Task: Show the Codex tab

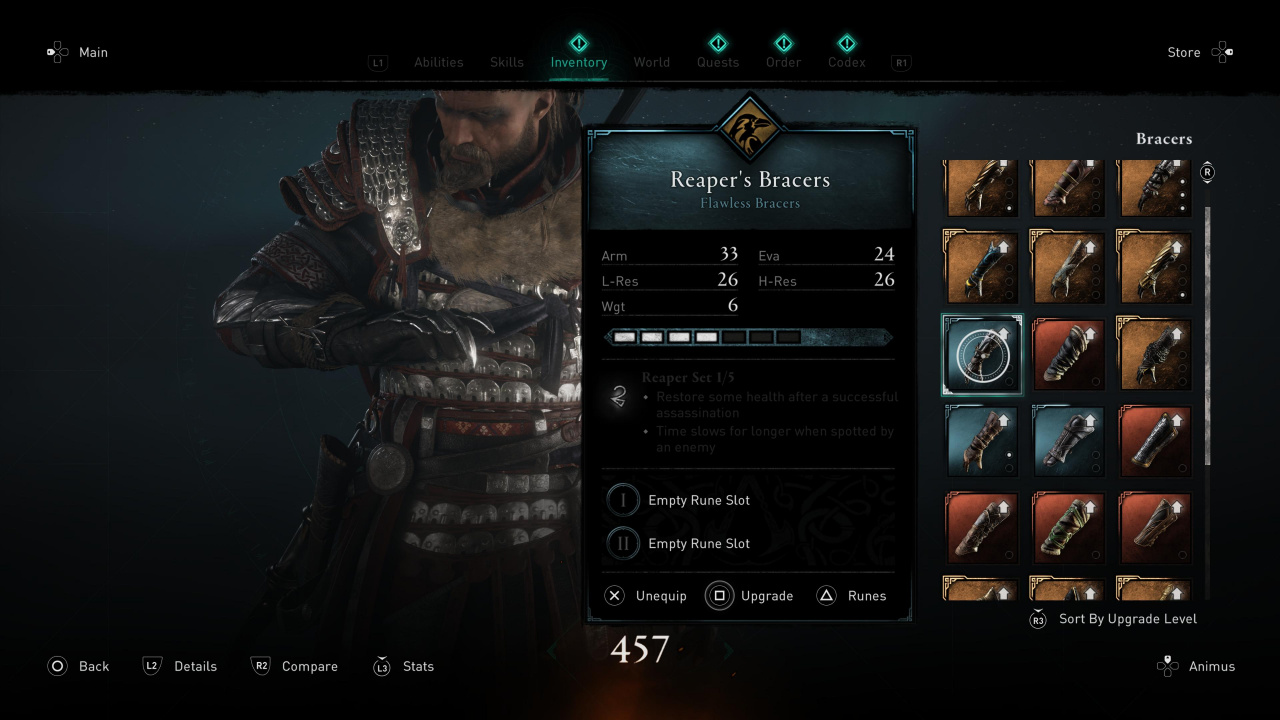Action: pos(847,62)
